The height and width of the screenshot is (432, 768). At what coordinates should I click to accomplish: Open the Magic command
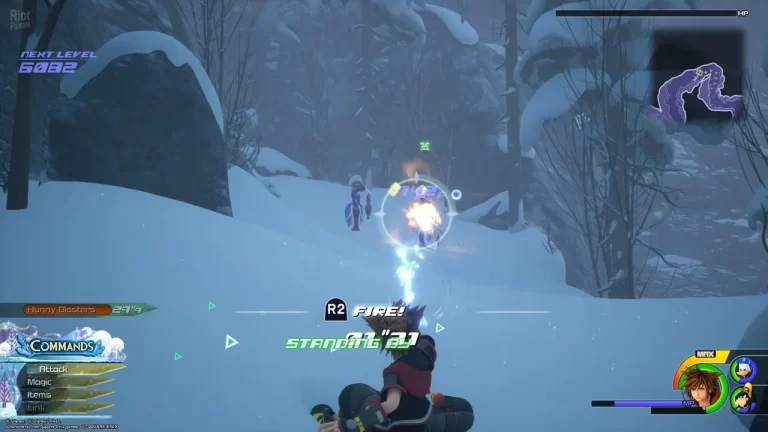(41, 382)
